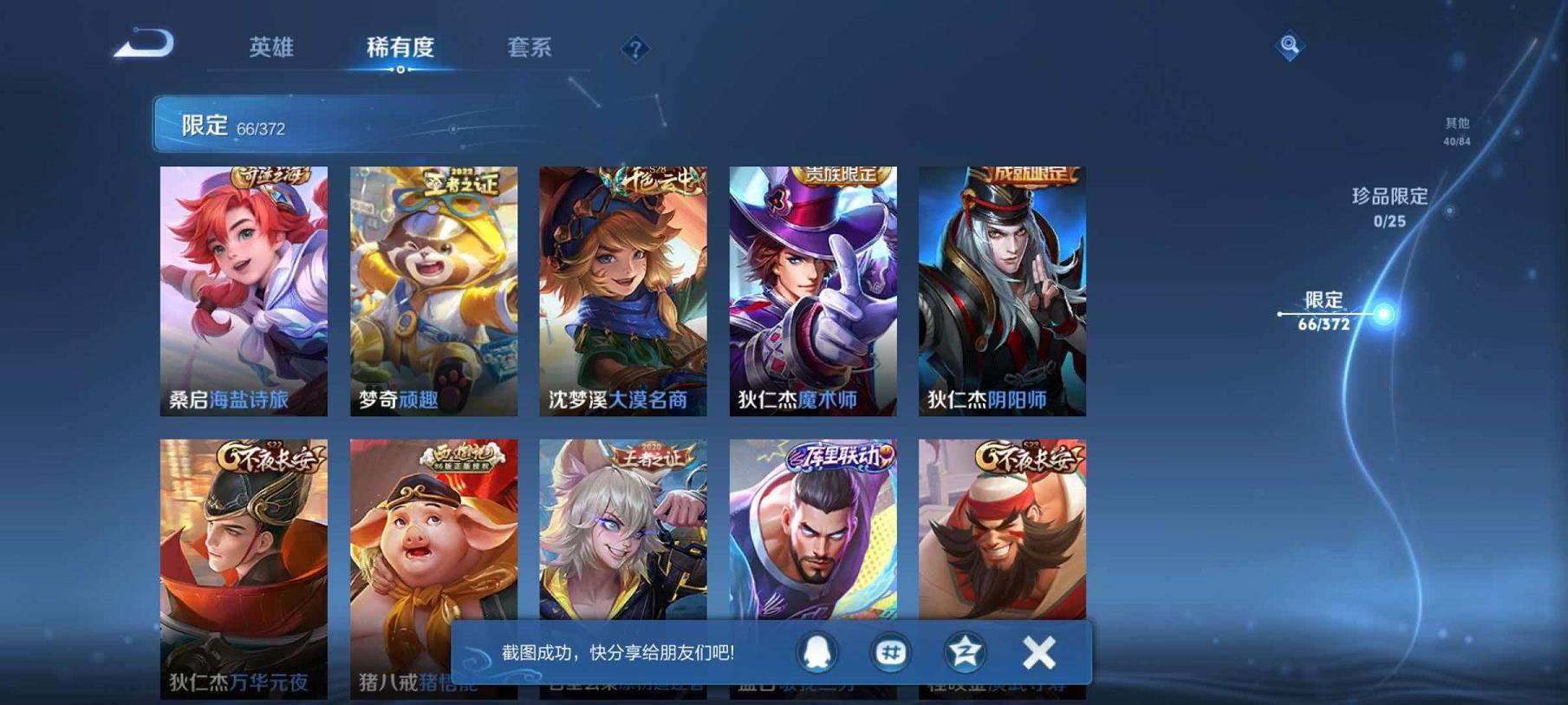Screen dimensions: 1568x705
Task: Open the help question mark icon
Action: point(635,50)
